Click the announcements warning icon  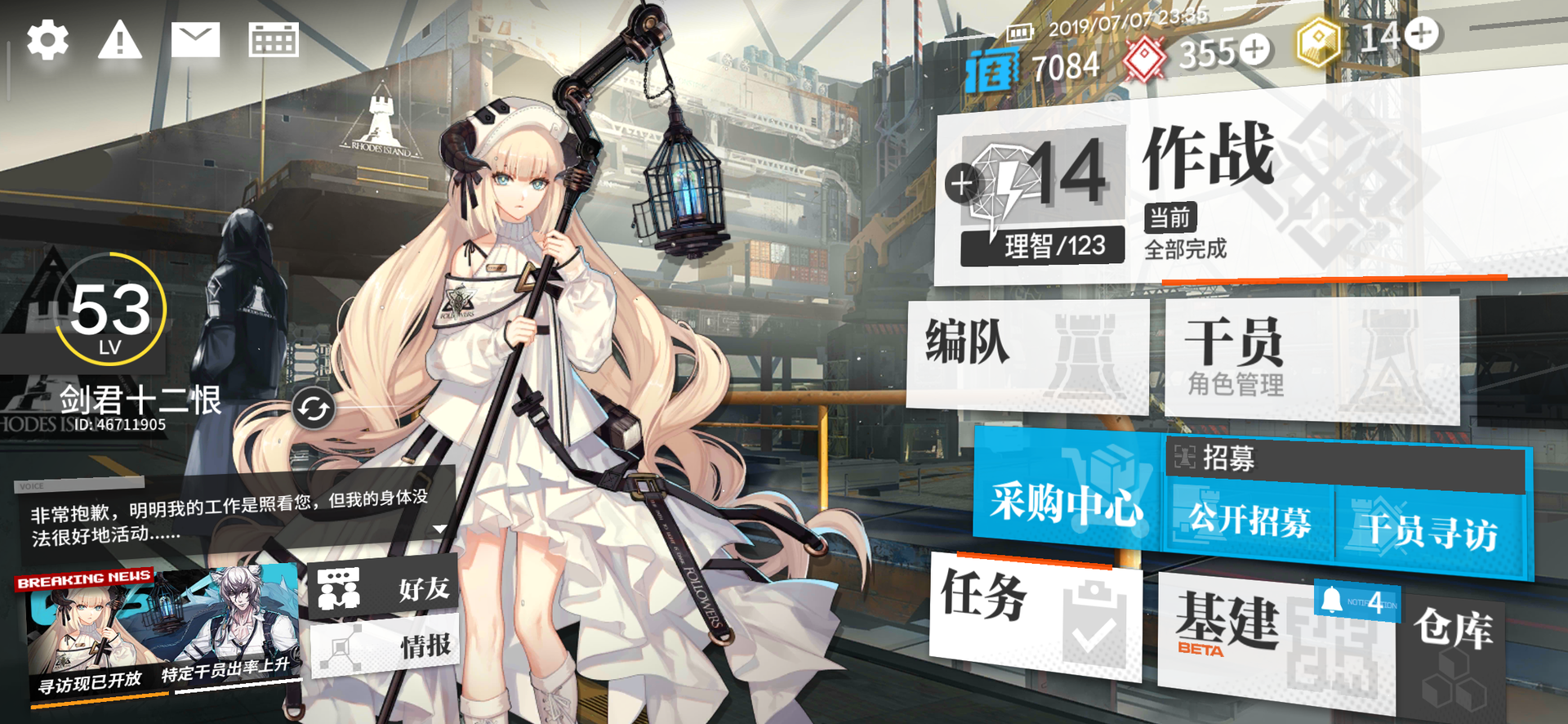coord(121,38)
